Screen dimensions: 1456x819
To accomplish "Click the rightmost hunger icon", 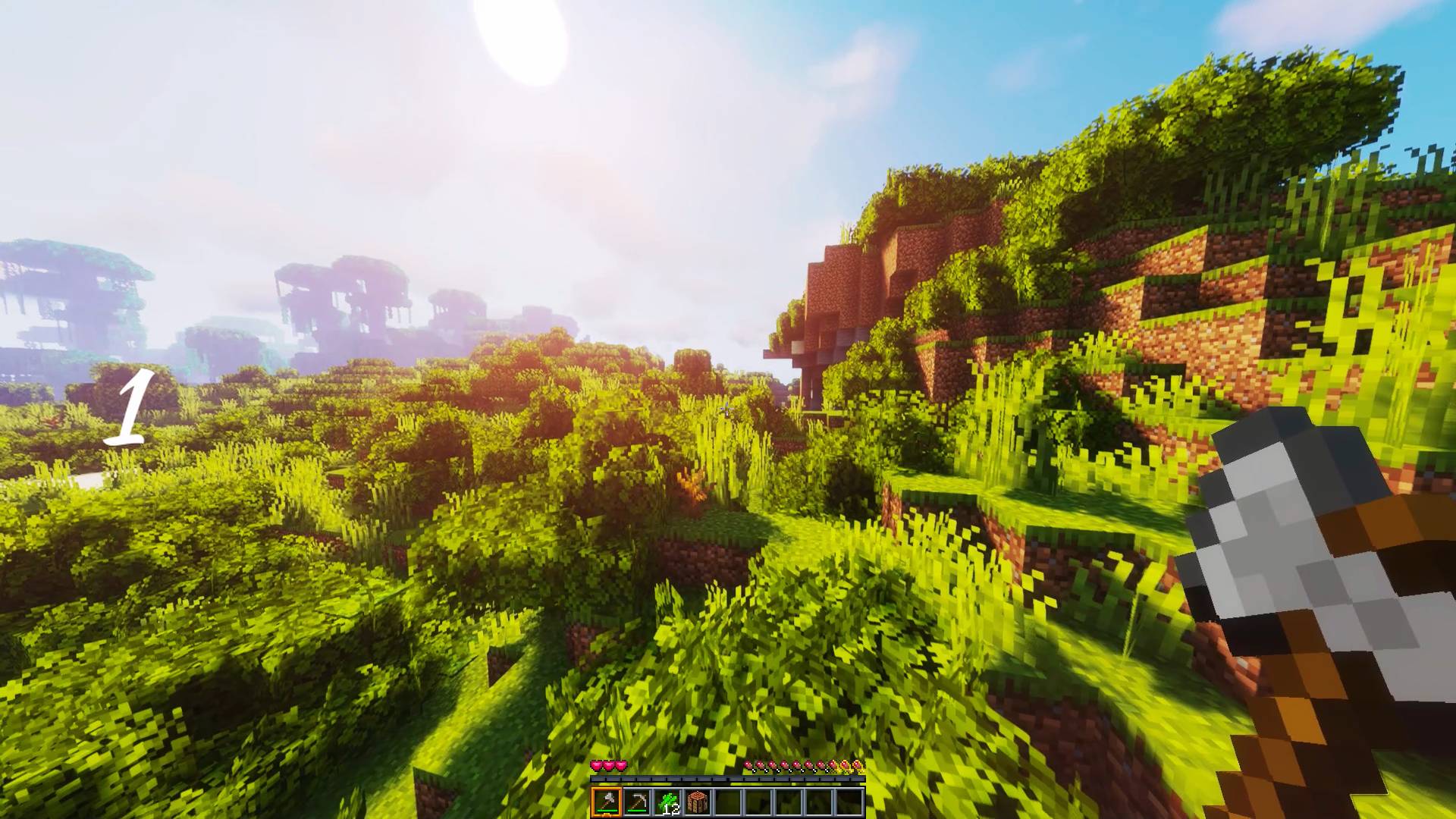I will (858, 765).
